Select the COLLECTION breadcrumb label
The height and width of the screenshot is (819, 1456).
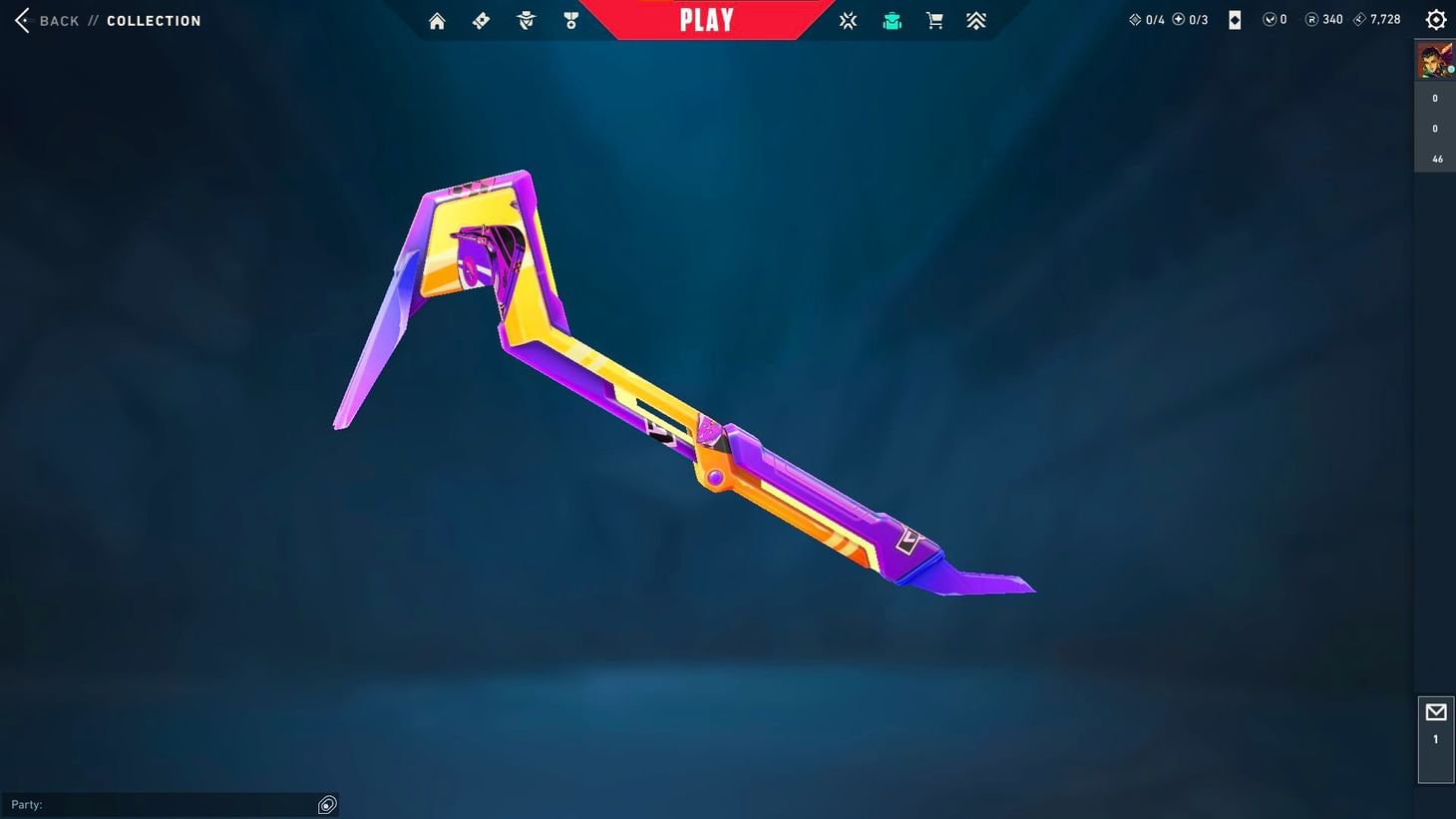[x=154, y=20]
